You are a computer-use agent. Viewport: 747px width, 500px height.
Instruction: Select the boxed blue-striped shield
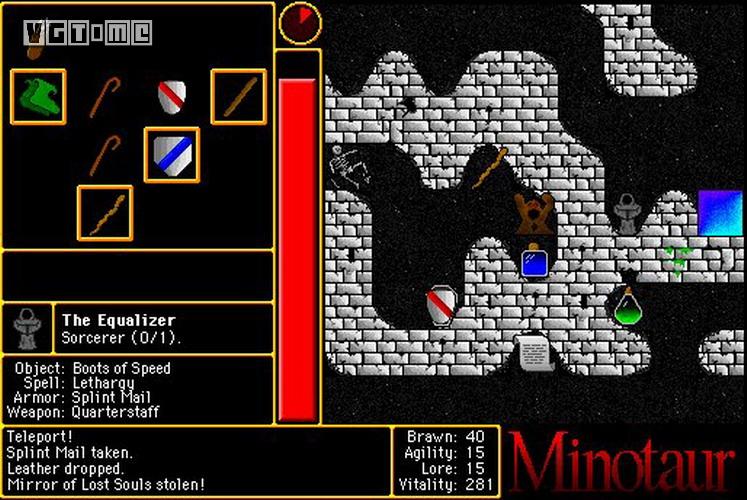coord(171,155)
